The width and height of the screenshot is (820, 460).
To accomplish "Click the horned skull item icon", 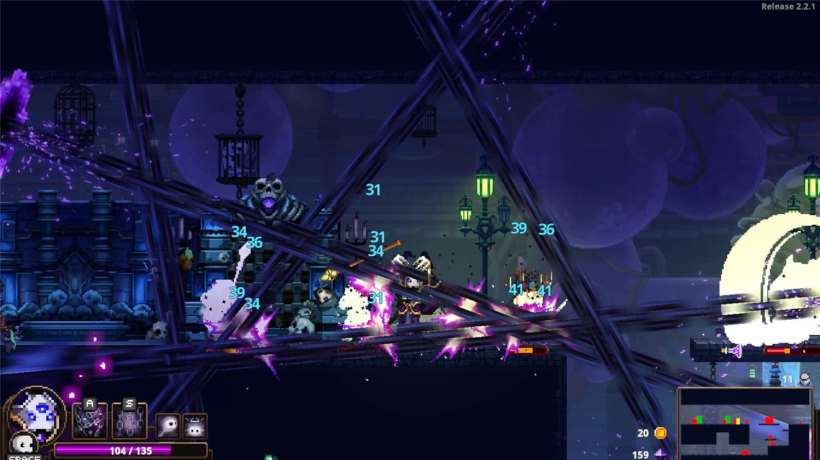I will (193, 424).
